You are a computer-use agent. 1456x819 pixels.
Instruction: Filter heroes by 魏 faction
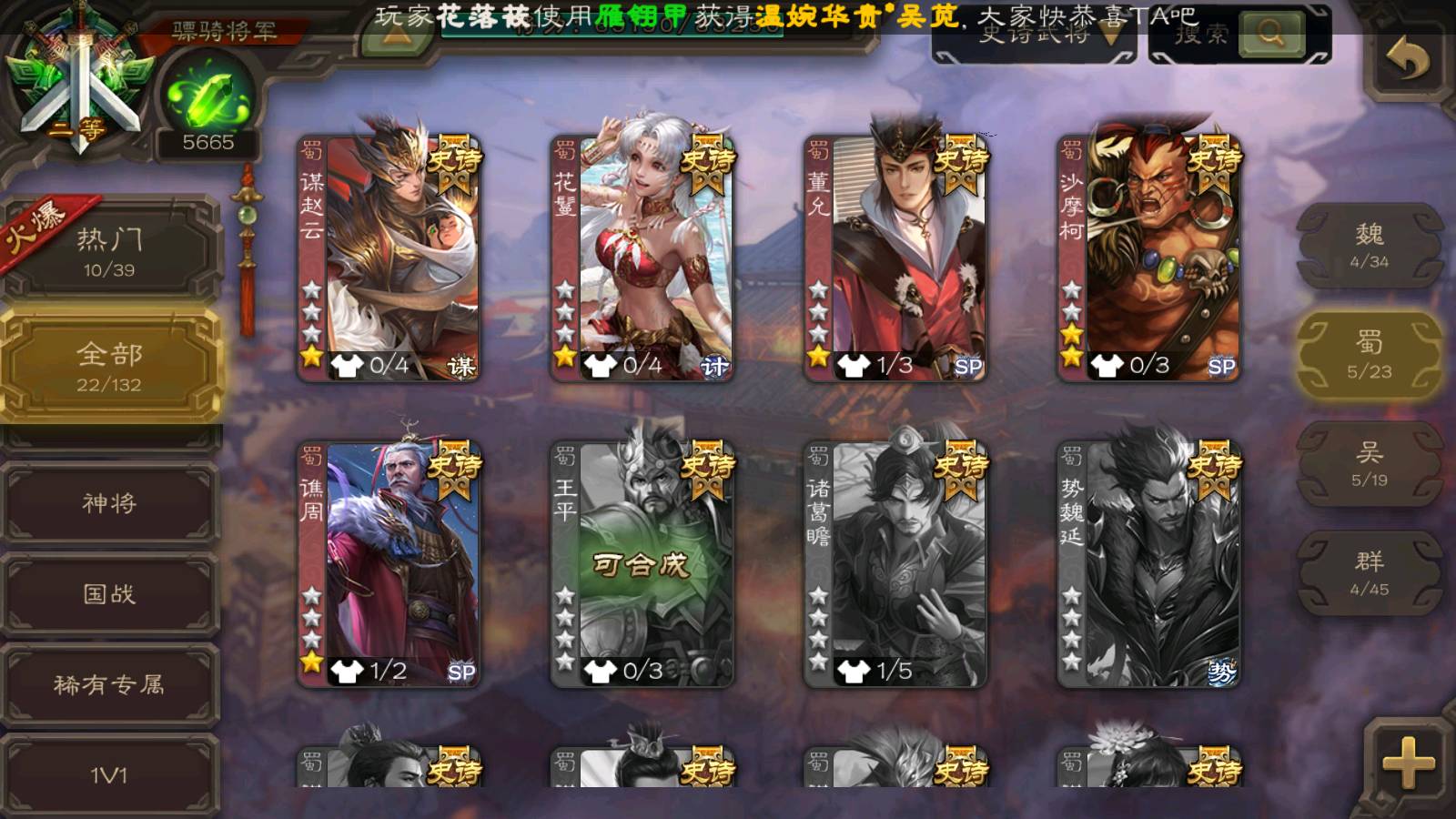coord(1369,246)
